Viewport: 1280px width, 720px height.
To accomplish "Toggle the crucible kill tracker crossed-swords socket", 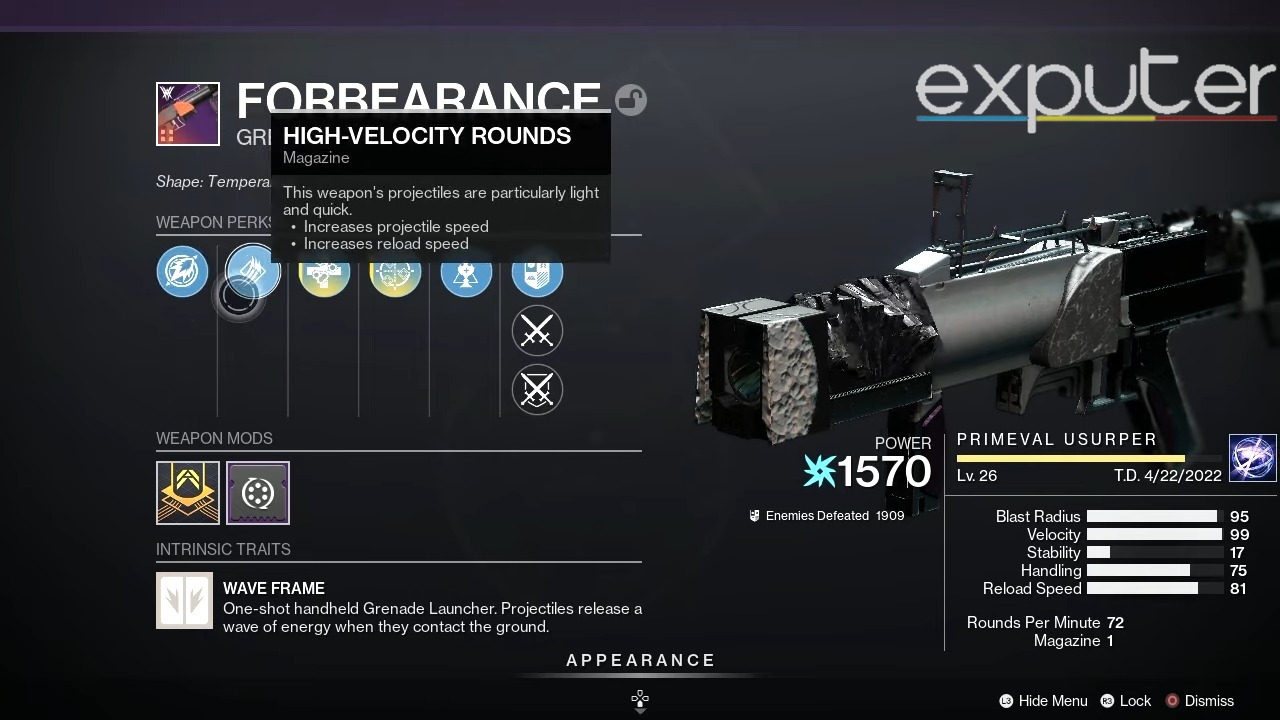I will (x=537, y=330).
